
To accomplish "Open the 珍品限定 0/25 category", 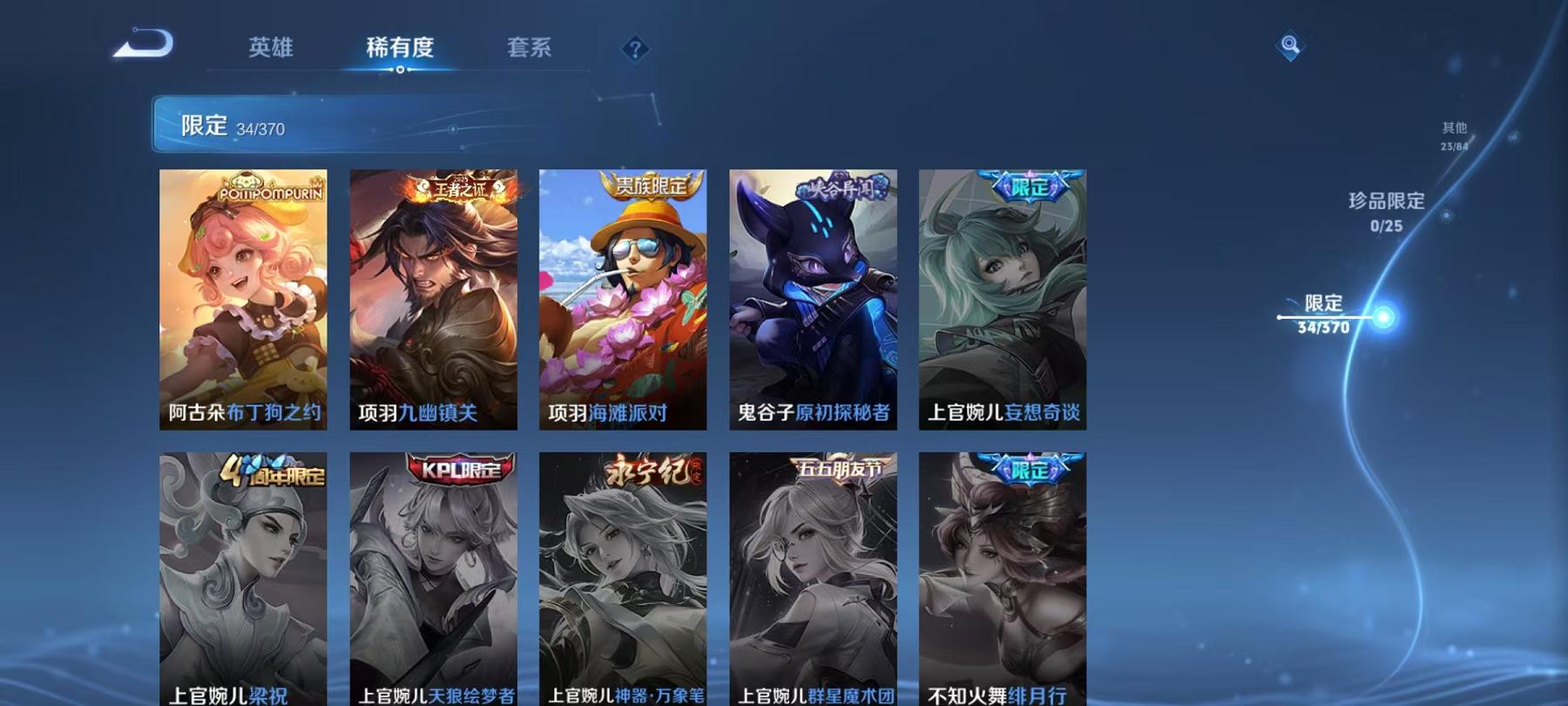I will tap(1385, 211).
